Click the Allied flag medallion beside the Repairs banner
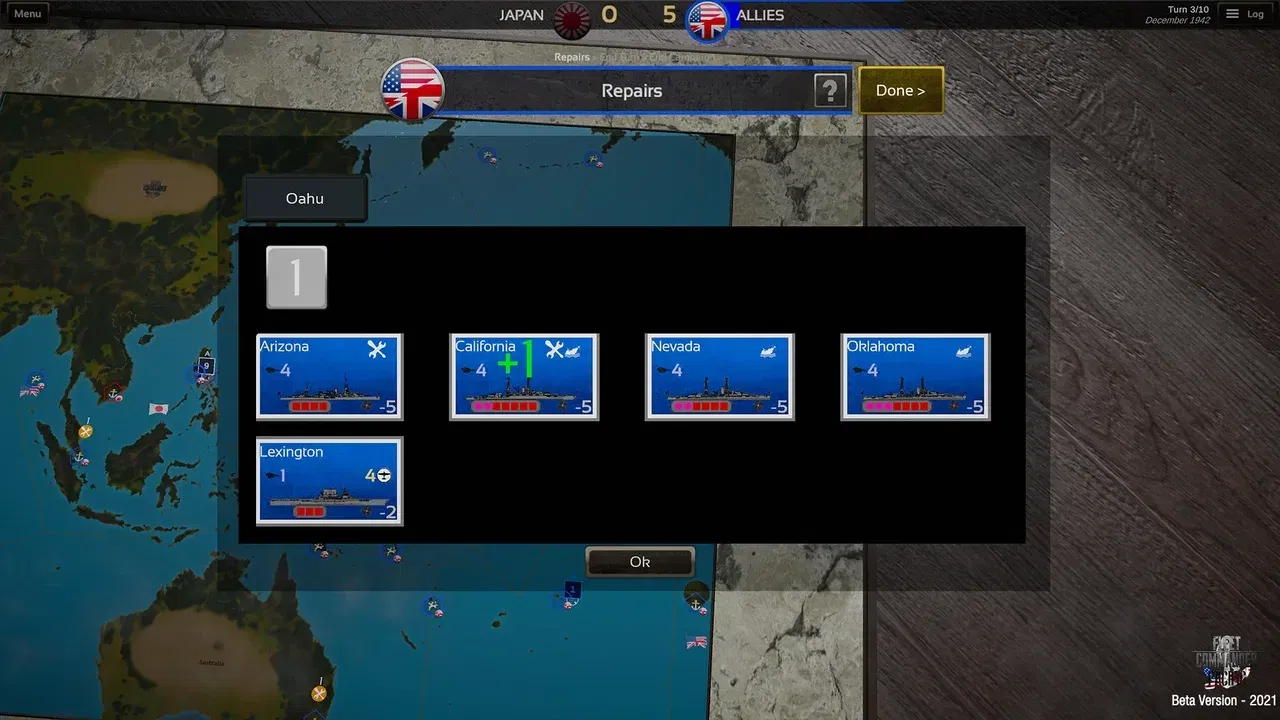1280x720 pixels. coord(412,90)
